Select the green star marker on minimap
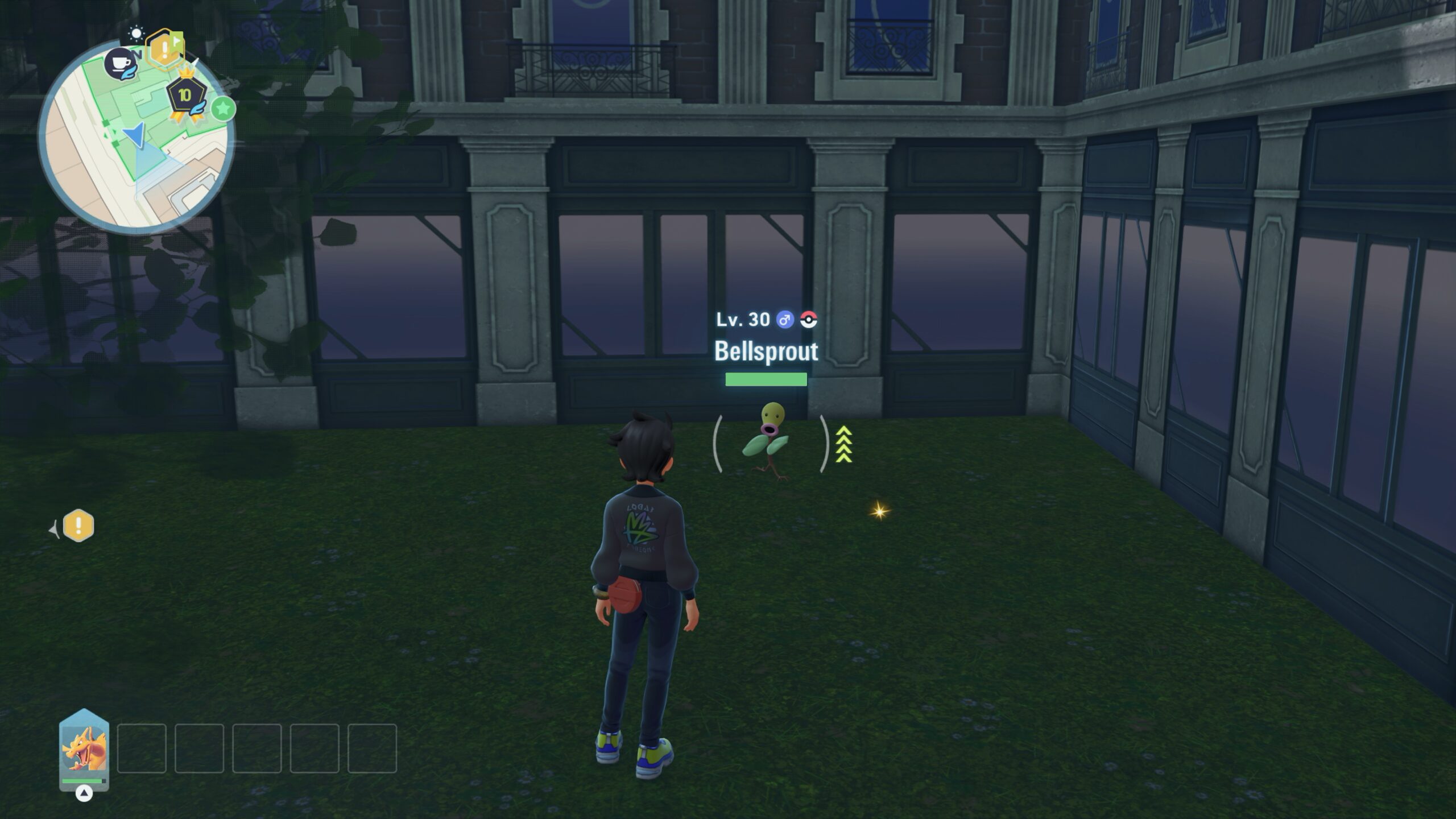 [x=223, y=108]
